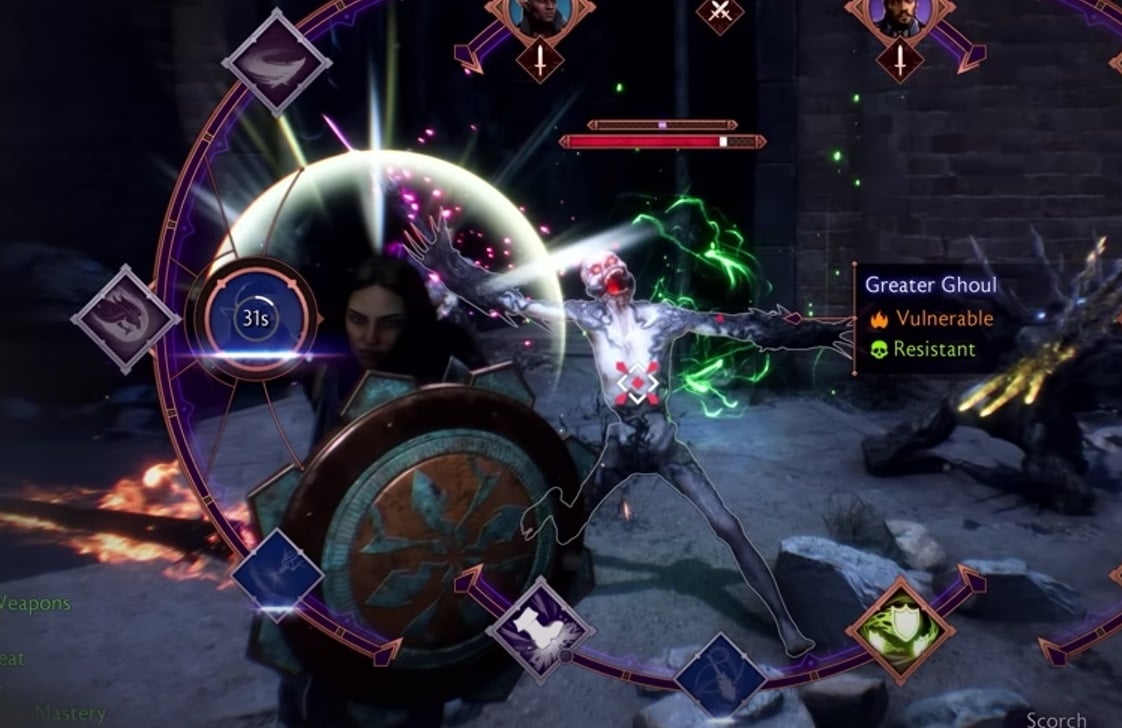This screenshot has width=1122, height=728.
Task: Click the crossed swords diamond icon
Action: point(720,12)
